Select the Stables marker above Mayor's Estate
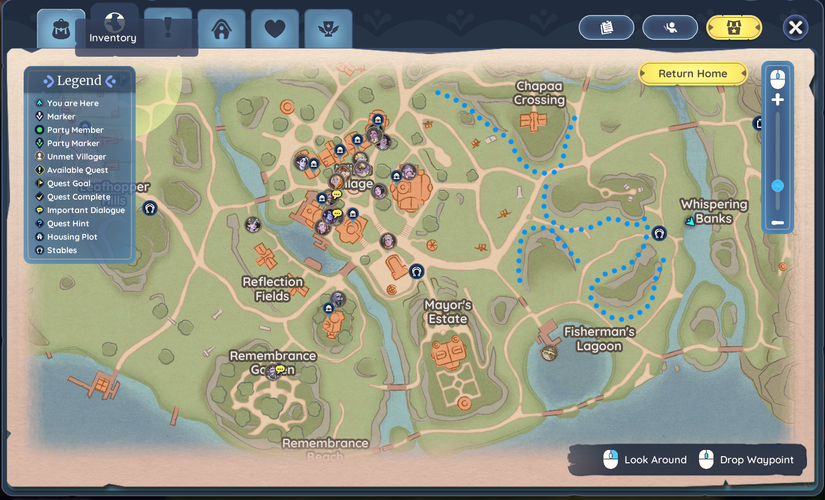 pos(416,271)
